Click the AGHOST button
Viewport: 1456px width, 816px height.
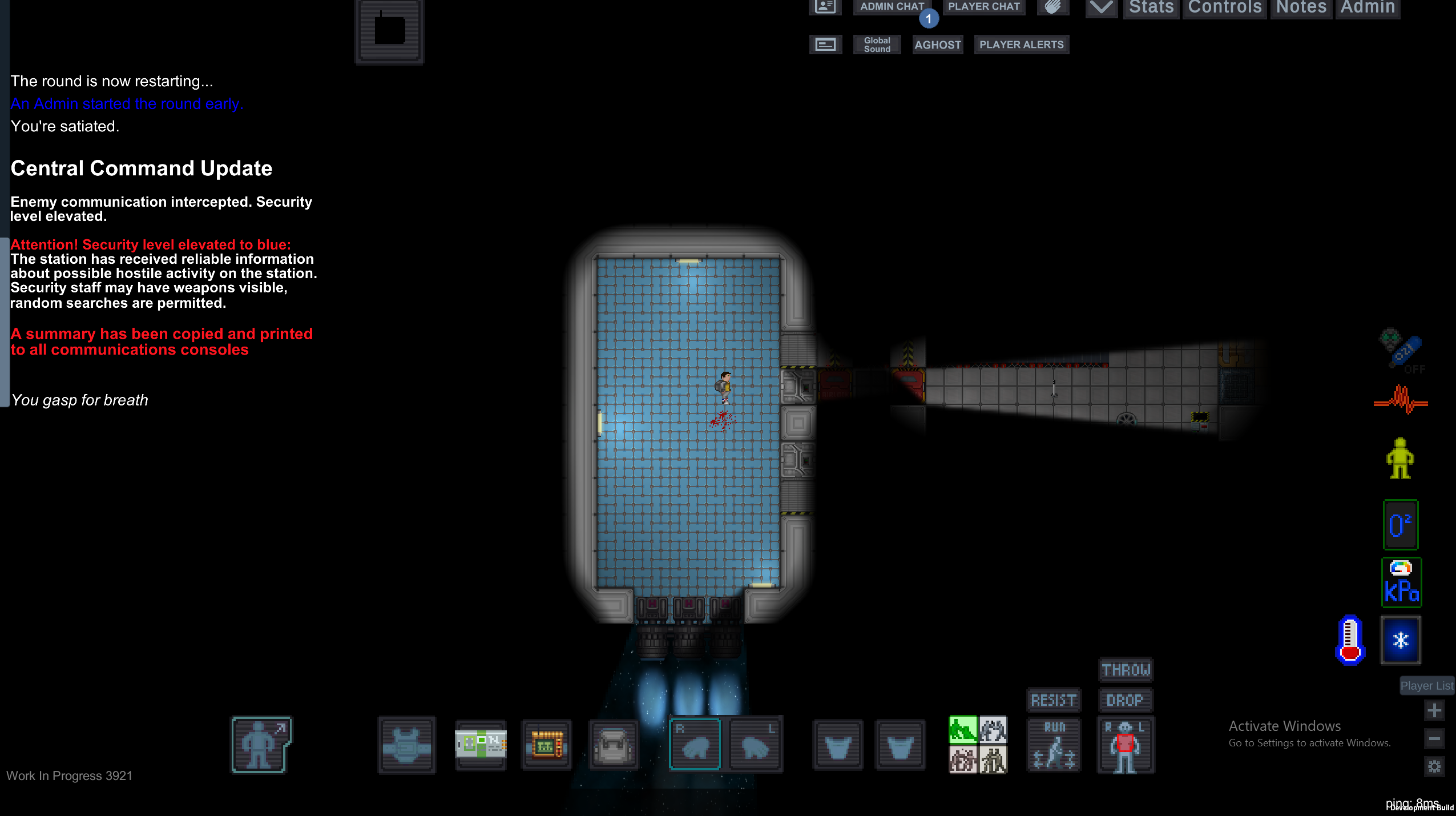(x=937, y=45)
